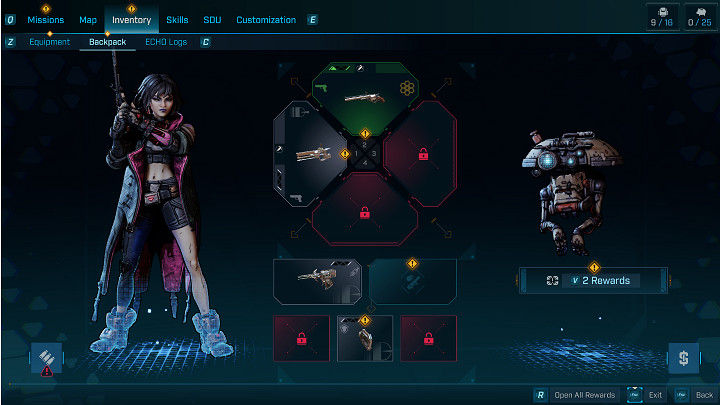Viewport: 720px width, 405px height.
Task: Exit the inventory menu
Action: (x=649, y=395)
